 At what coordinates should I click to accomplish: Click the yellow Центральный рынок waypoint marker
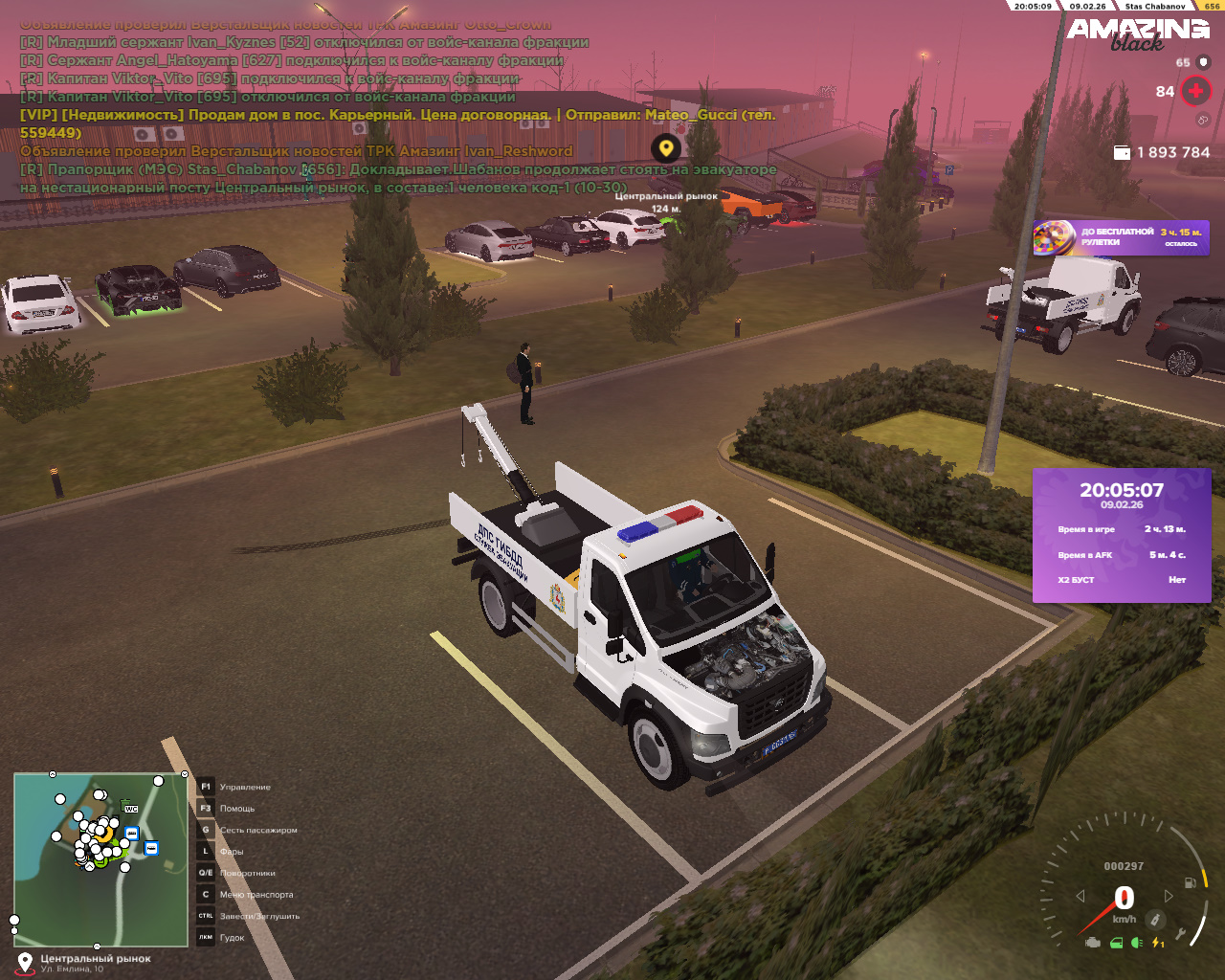(x=666, y=148)
